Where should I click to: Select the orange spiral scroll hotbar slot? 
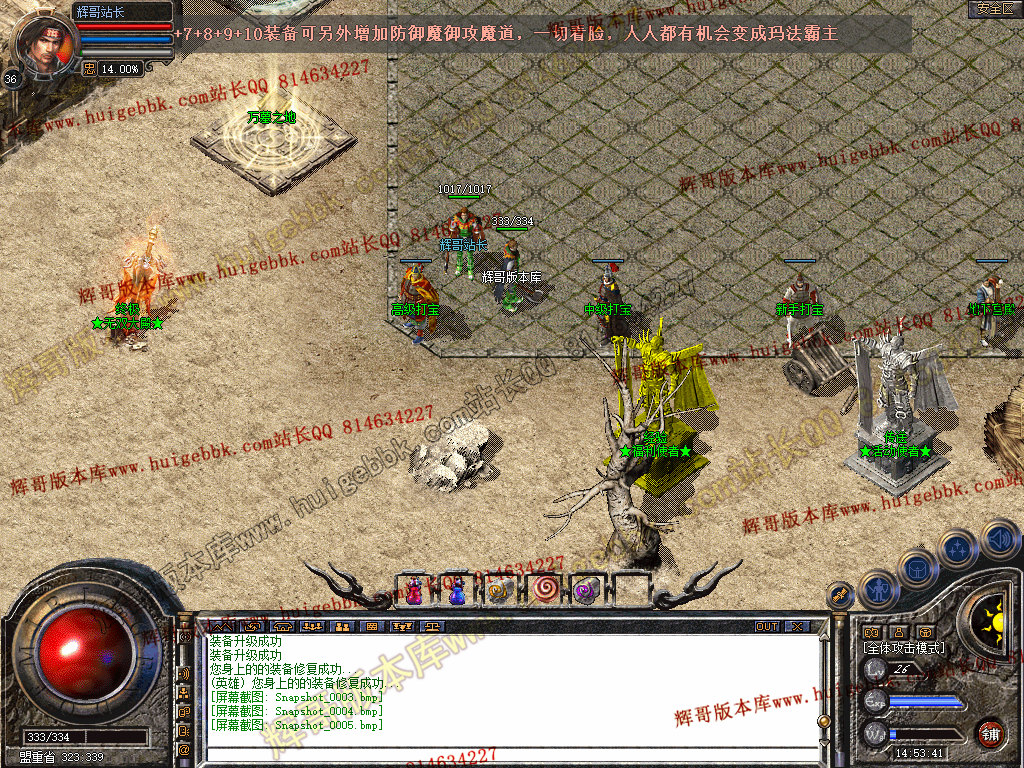[x=499, y=591]
